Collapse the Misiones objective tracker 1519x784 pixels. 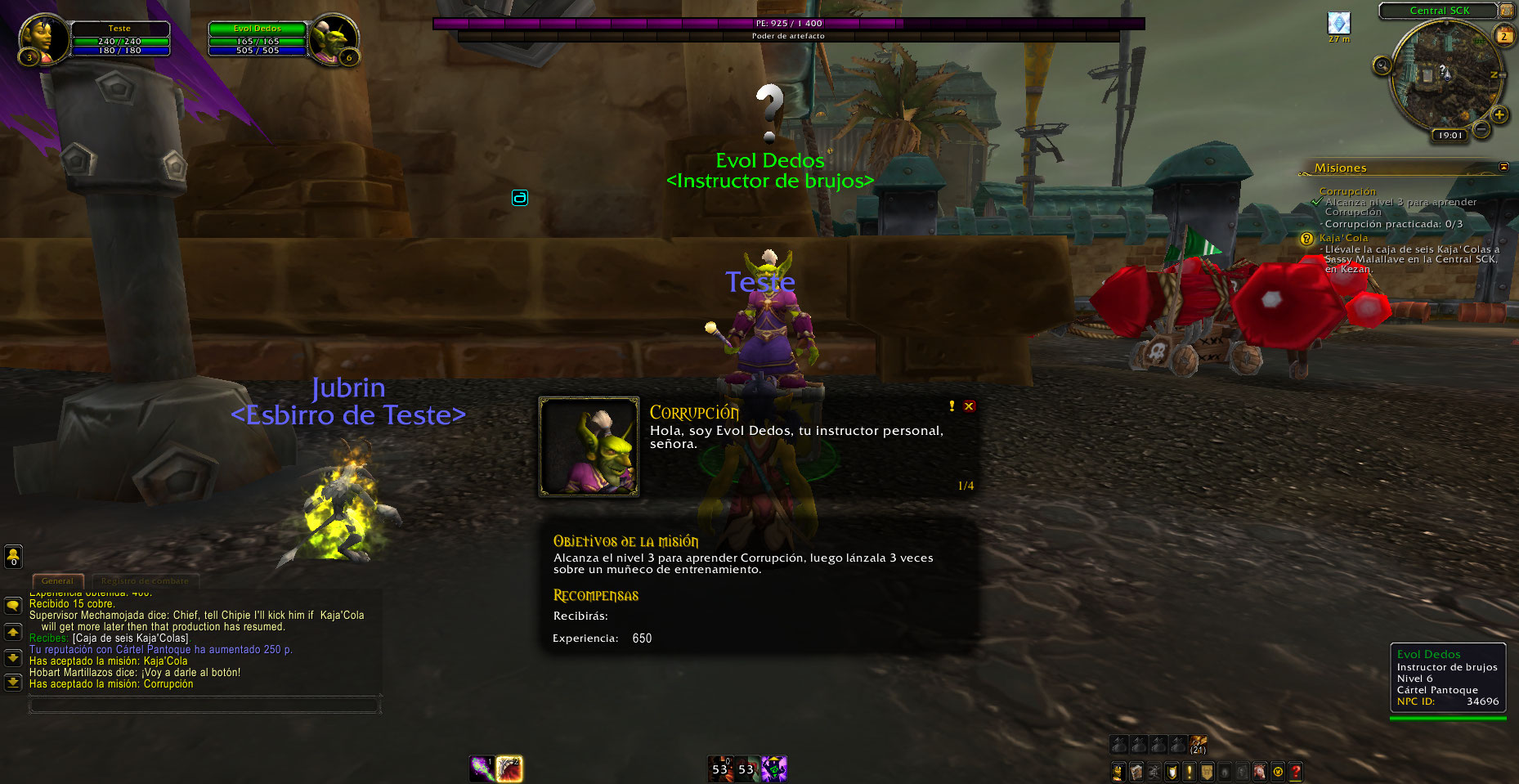[x=1503, y=167]
